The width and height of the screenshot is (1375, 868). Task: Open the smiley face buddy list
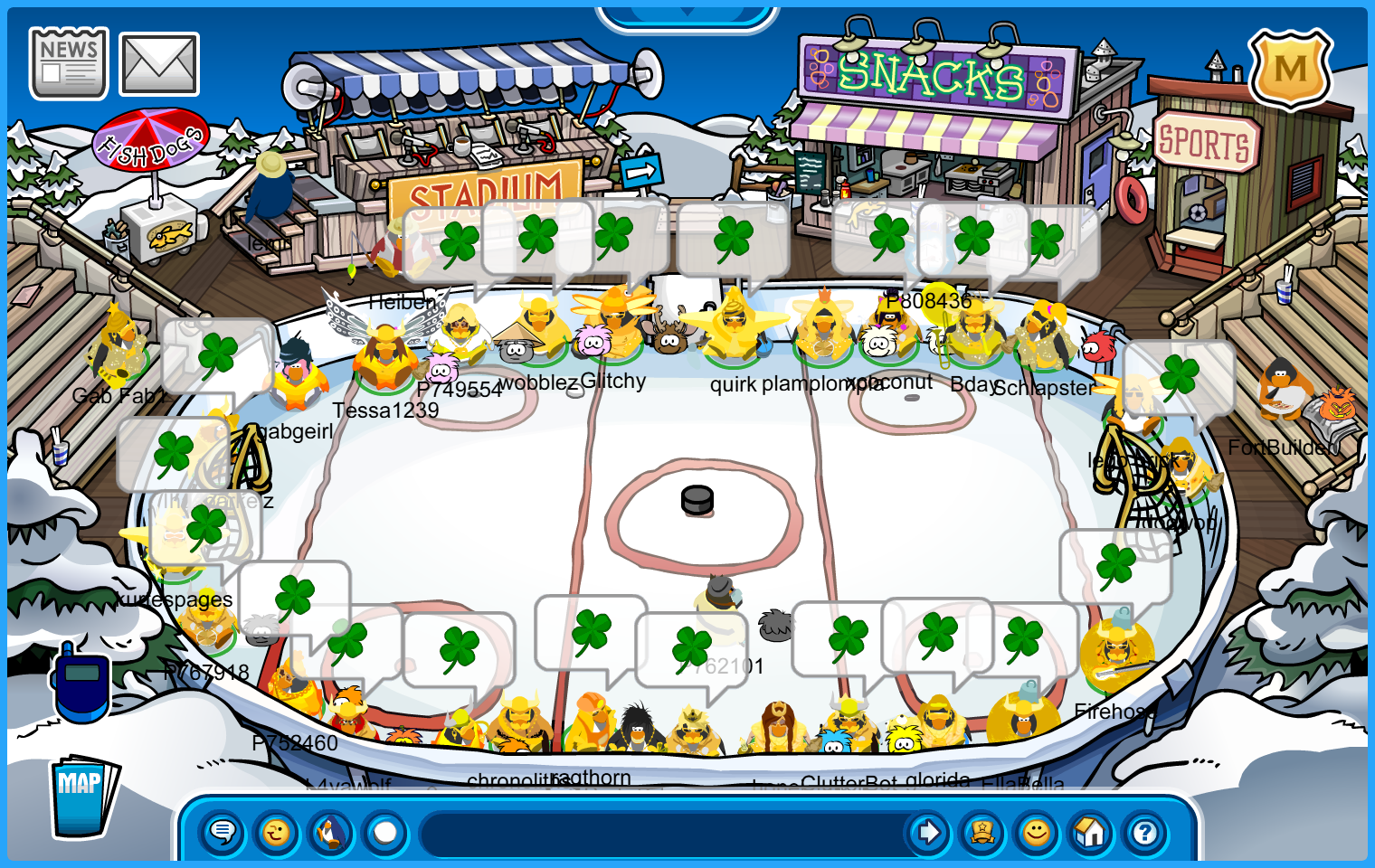click(1037, 832)
